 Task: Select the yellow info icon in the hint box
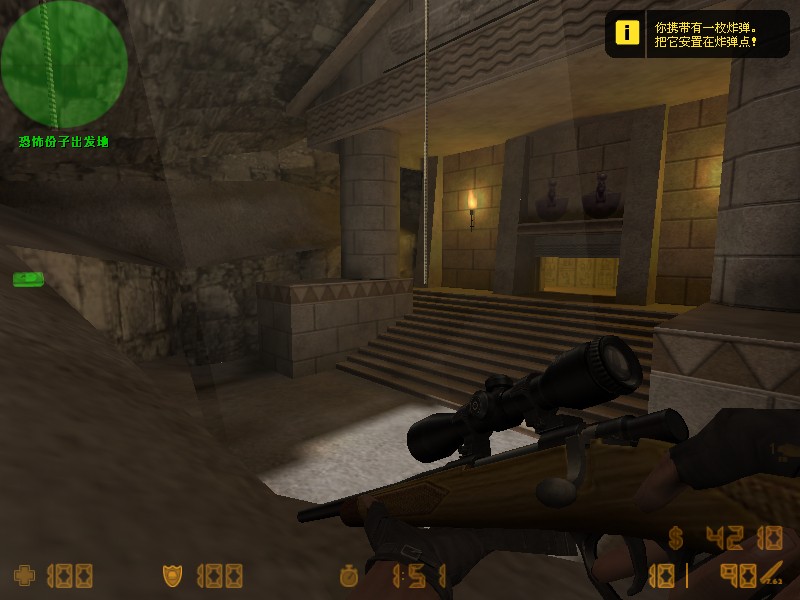(x=627, y=34)
